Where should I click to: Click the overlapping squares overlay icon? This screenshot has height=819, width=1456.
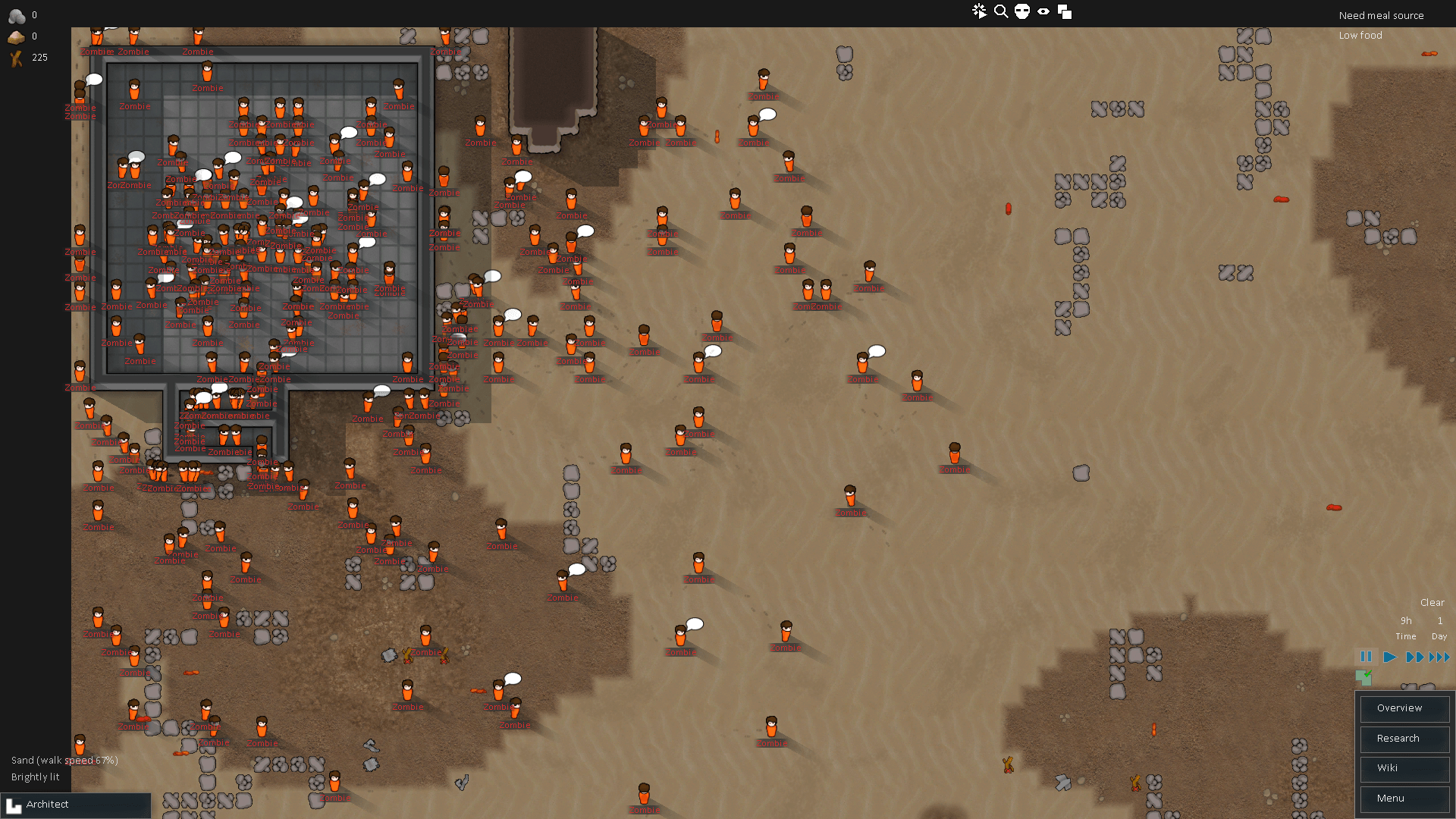click(1065, 11)
